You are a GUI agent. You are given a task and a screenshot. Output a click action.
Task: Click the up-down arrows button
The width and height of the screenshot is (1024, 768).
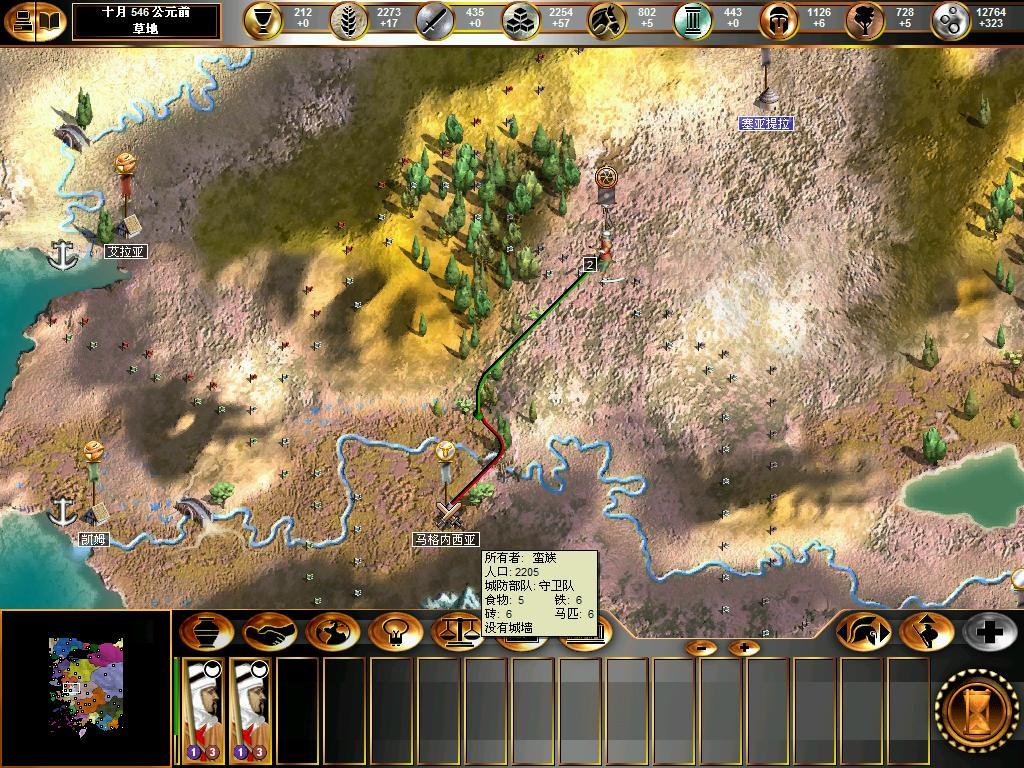[x=925, y=632]
